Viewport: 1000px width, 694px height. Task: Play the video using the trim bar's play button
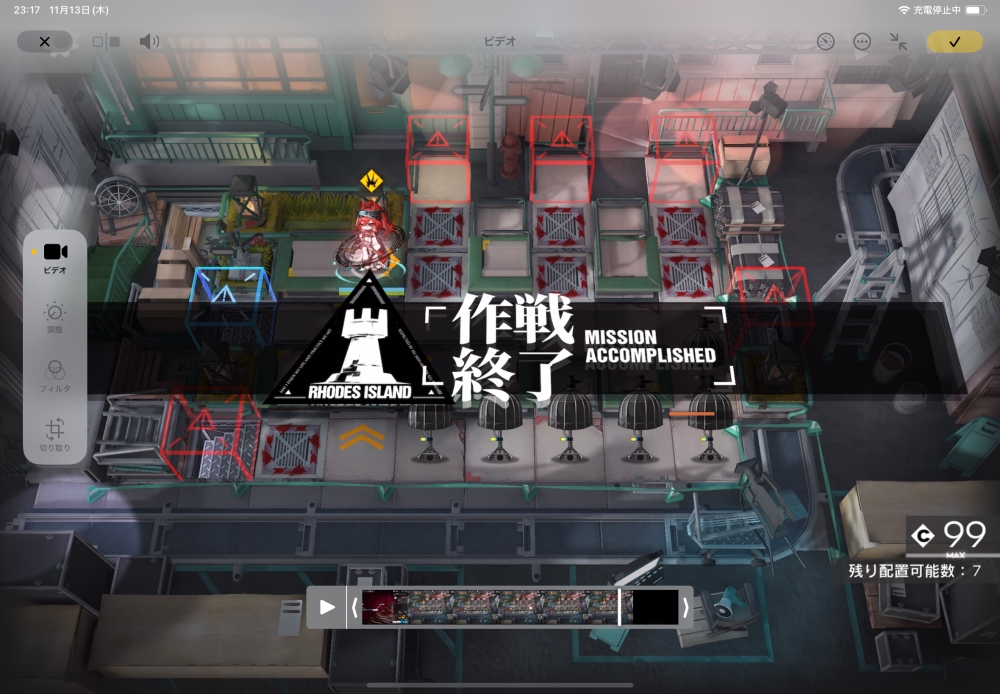(x=327, y=607)
